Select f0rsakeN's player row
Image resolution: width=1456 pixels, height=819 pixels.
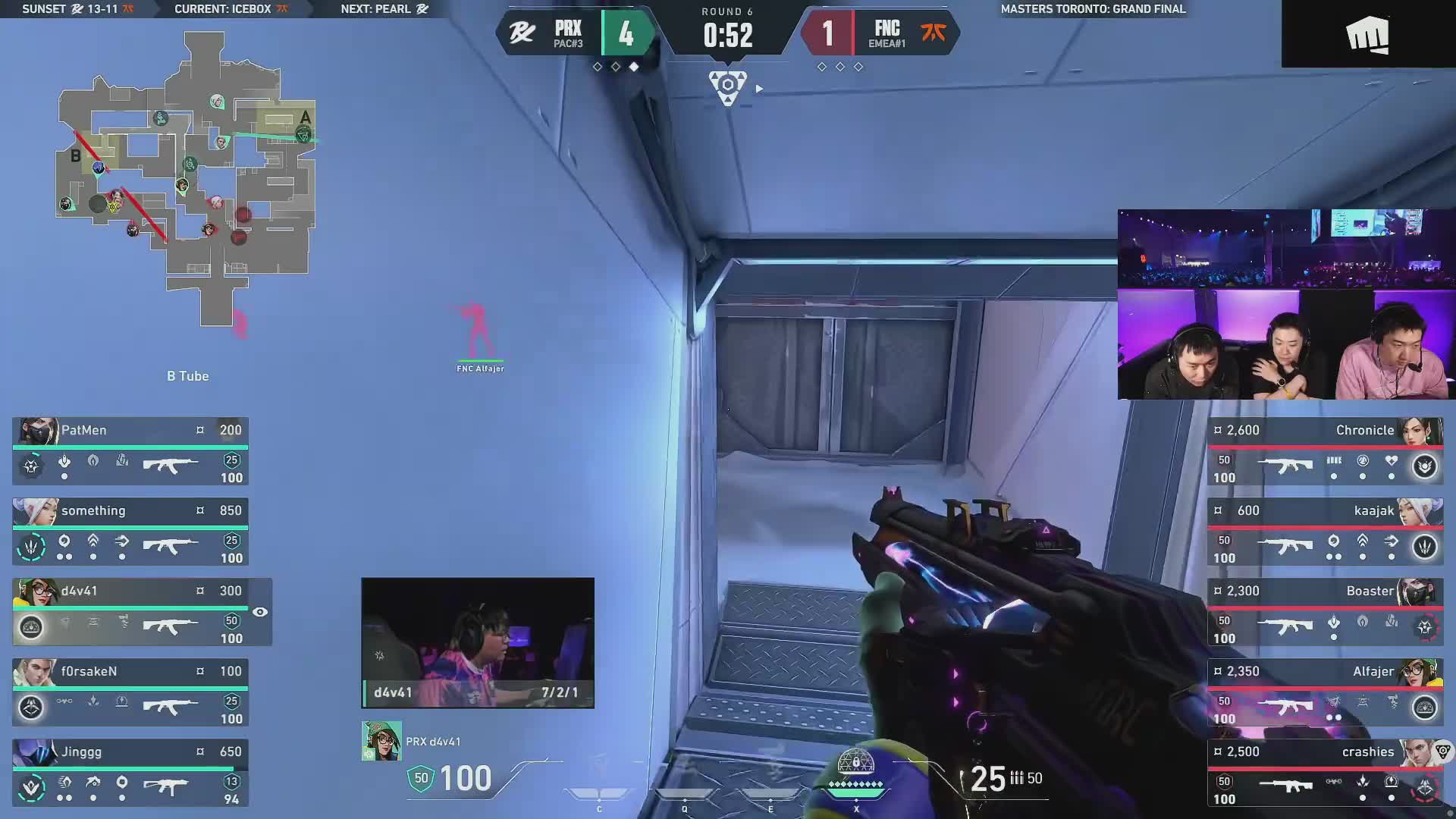pos(130,692)
